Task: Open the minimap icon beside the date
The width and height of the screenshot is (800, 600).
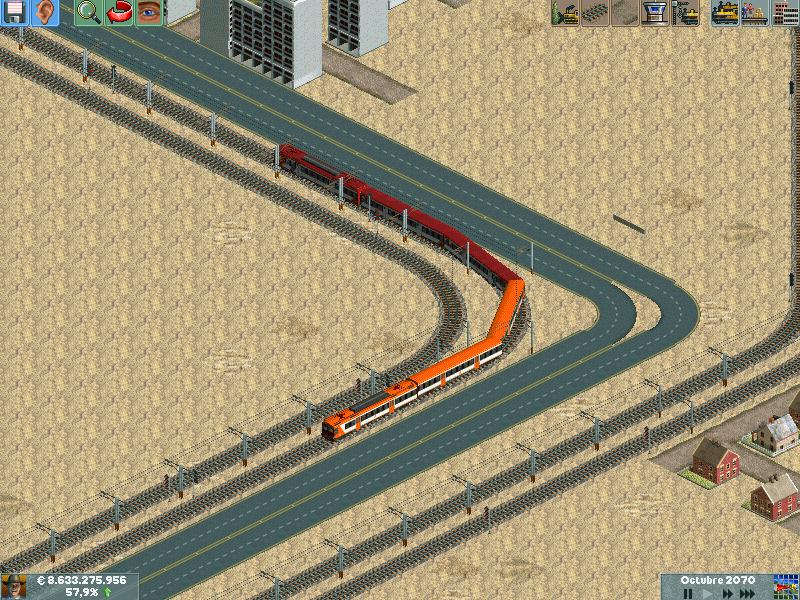Action: click(786, 586)
